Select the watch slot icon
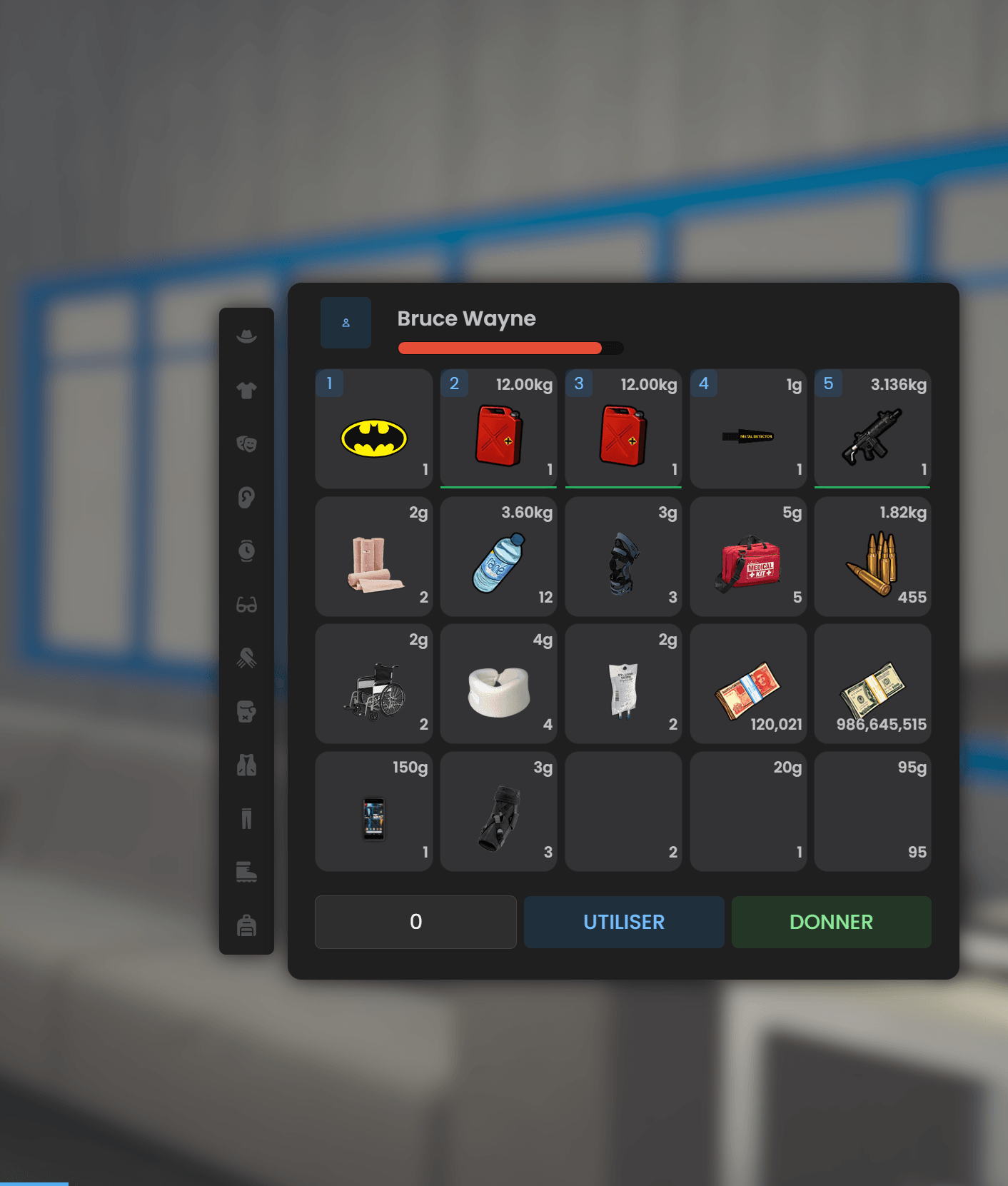1008x1186 pixels. (246, 552)
